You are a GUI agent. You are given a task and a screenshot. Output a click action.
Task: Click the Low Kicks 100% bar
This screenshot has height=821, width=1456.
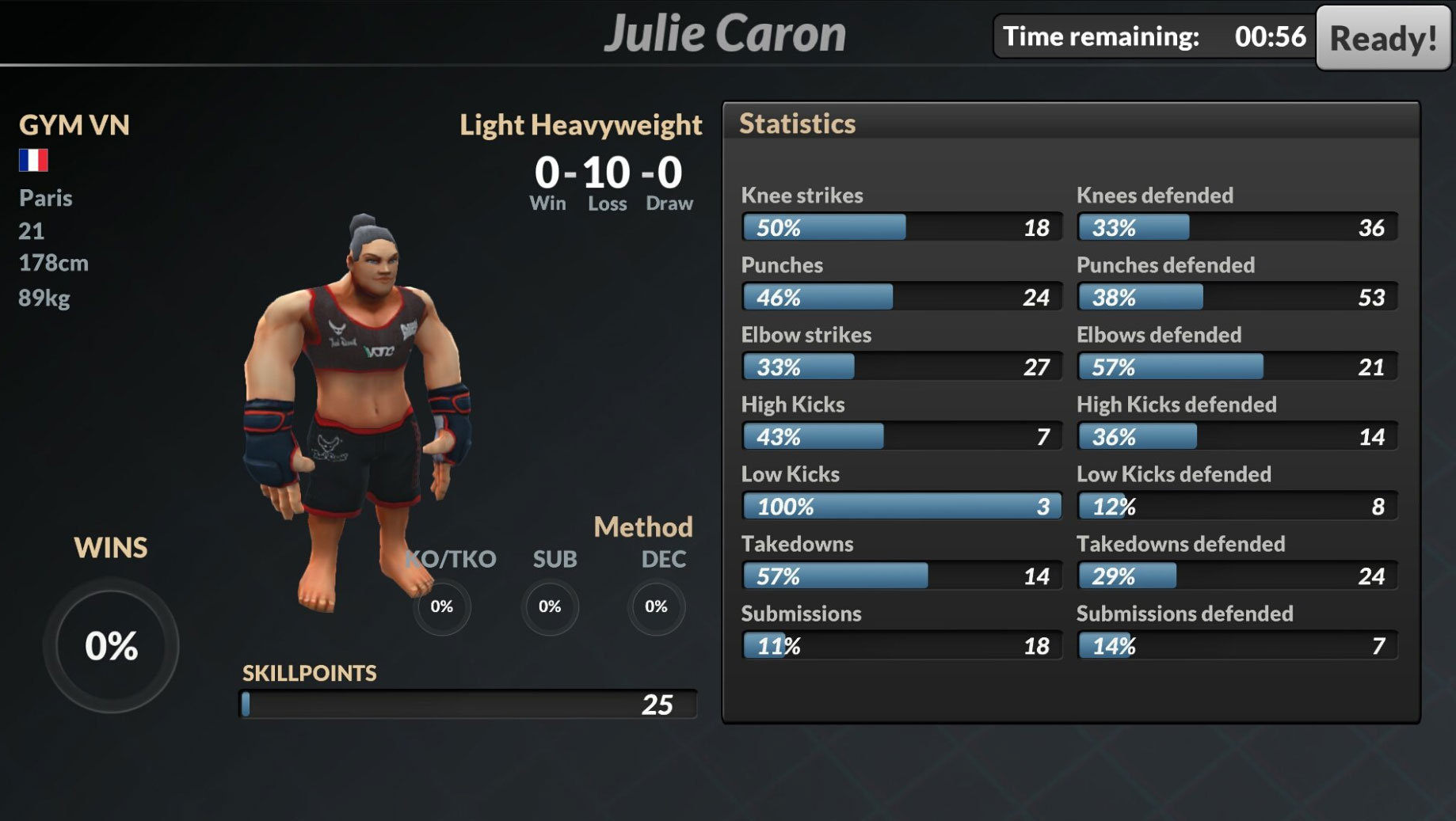coord(901,506)
